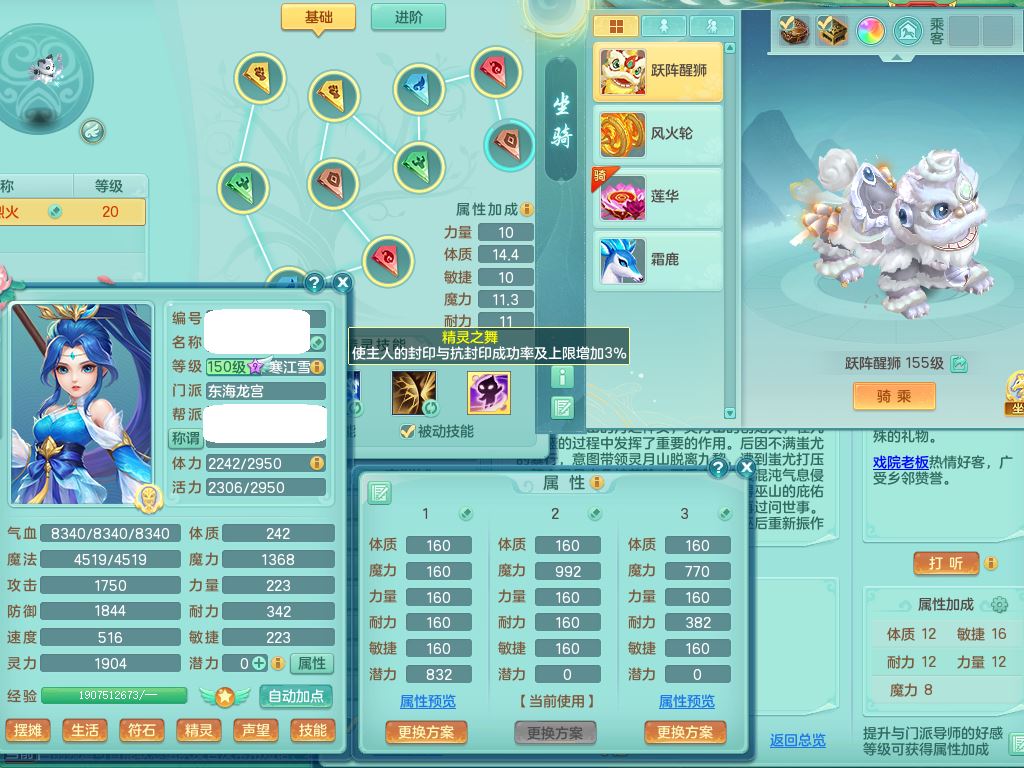Image resolution: width=1024 pixels, height=768 pixels.
Task: Toggle the 被动技能 checkbox
Action: click(x=407, y=431)
